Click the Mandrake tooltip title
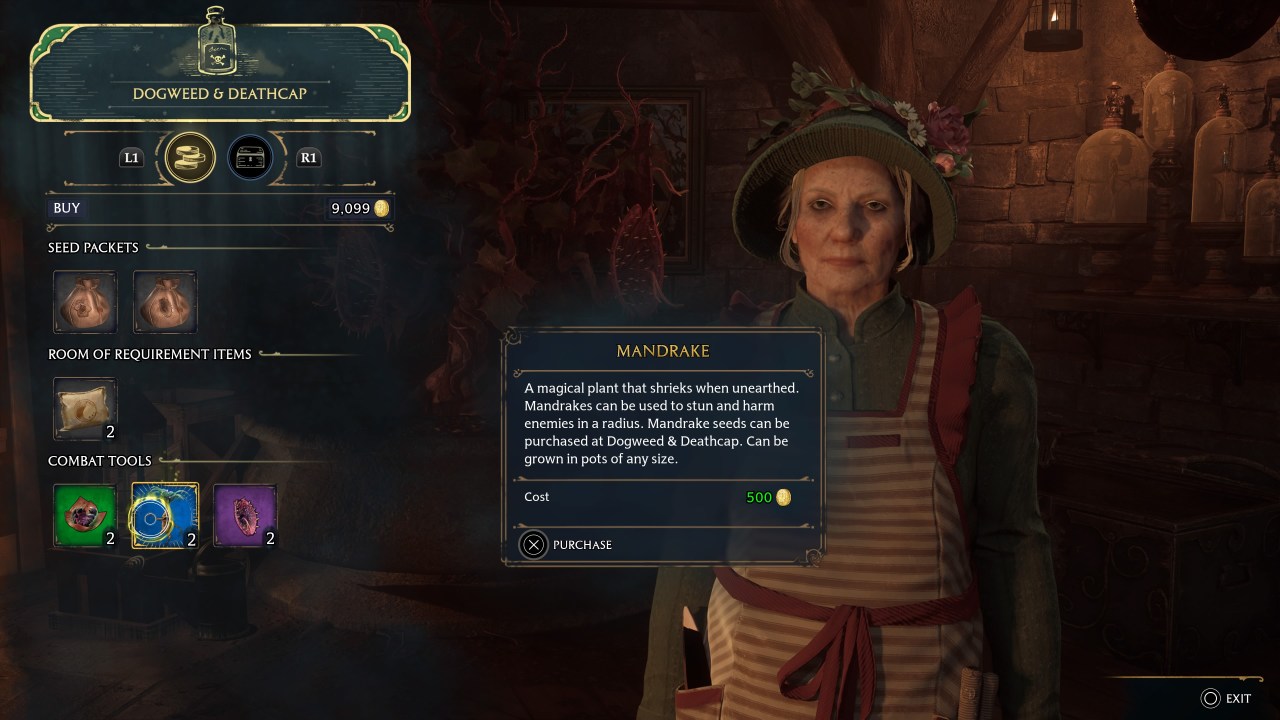The width and height of the screenshot is (1280, 720). click(663, 351)
